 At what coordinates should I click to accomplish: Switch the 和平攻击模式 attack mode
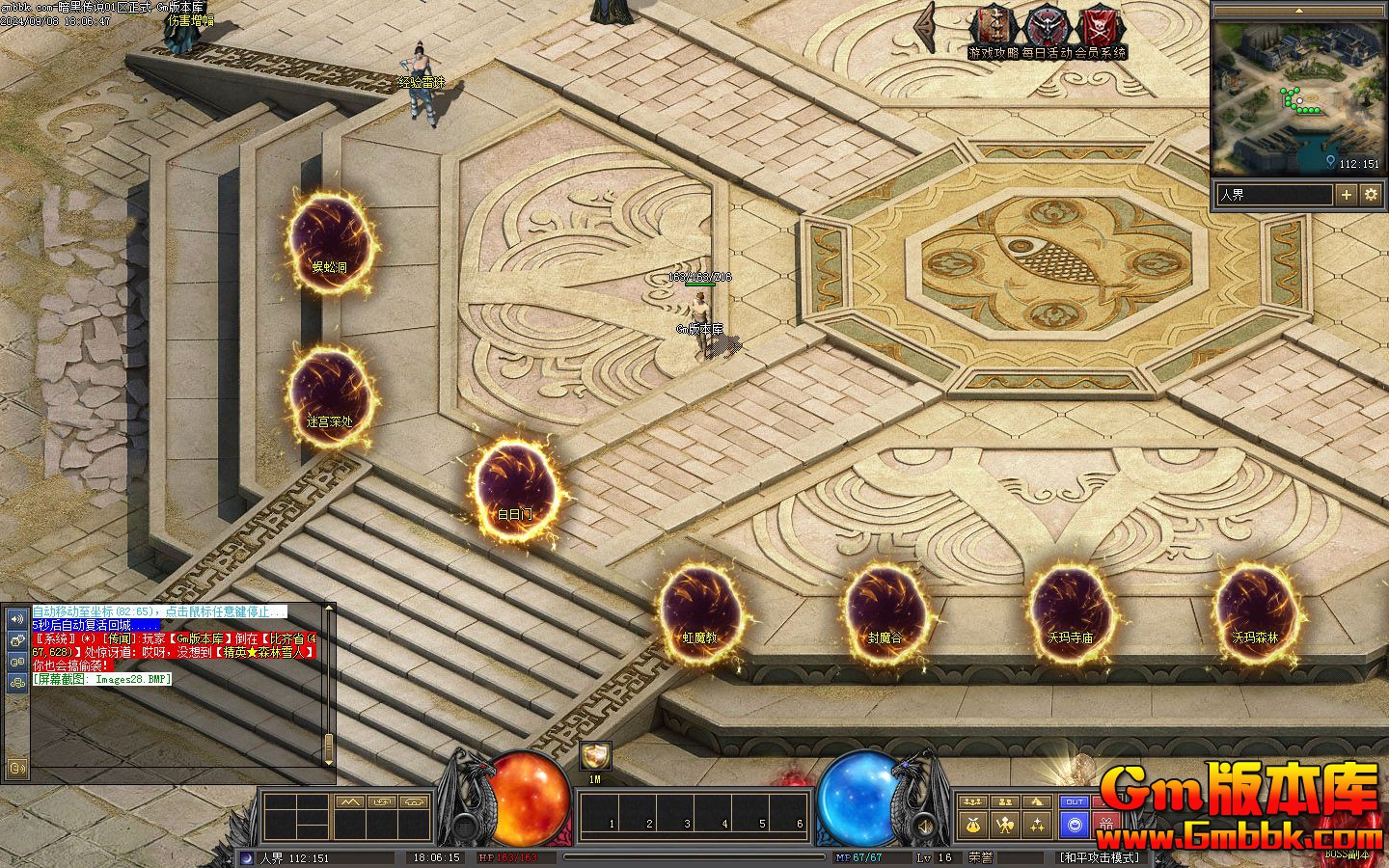pos(1100,857)
